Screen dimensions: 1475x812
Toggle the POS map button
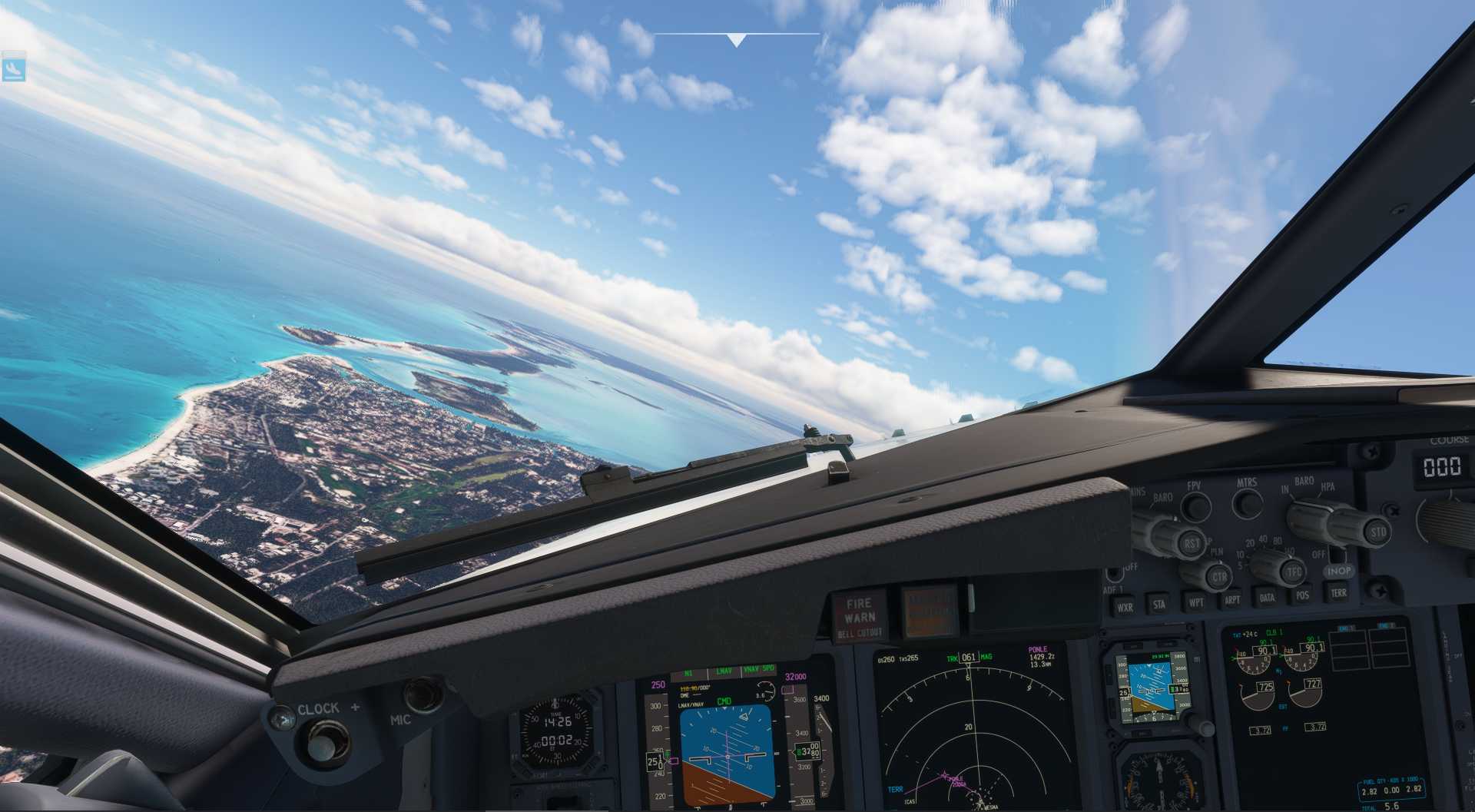coord(1302,595)
